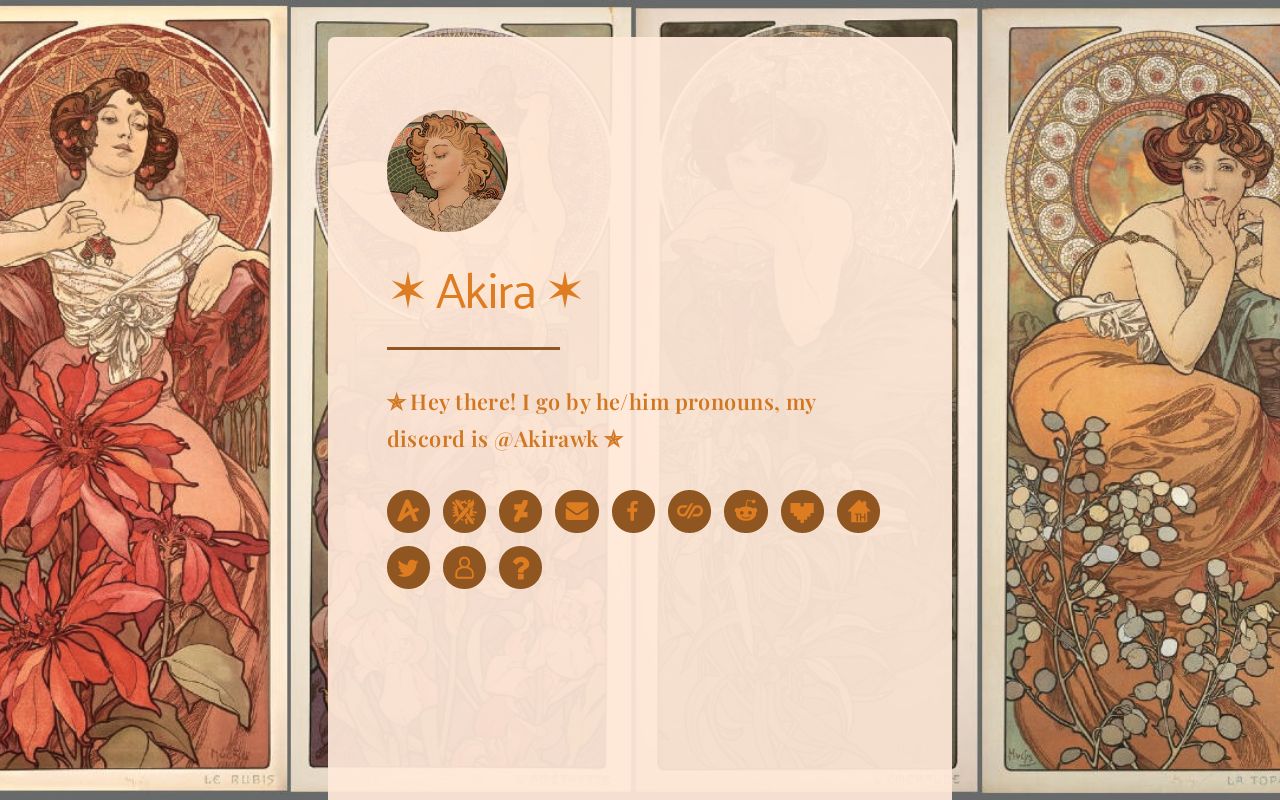Click the Art Fight crossed-swords icon
This screenshot has width=1280, height=800.
tap(465, 511)
